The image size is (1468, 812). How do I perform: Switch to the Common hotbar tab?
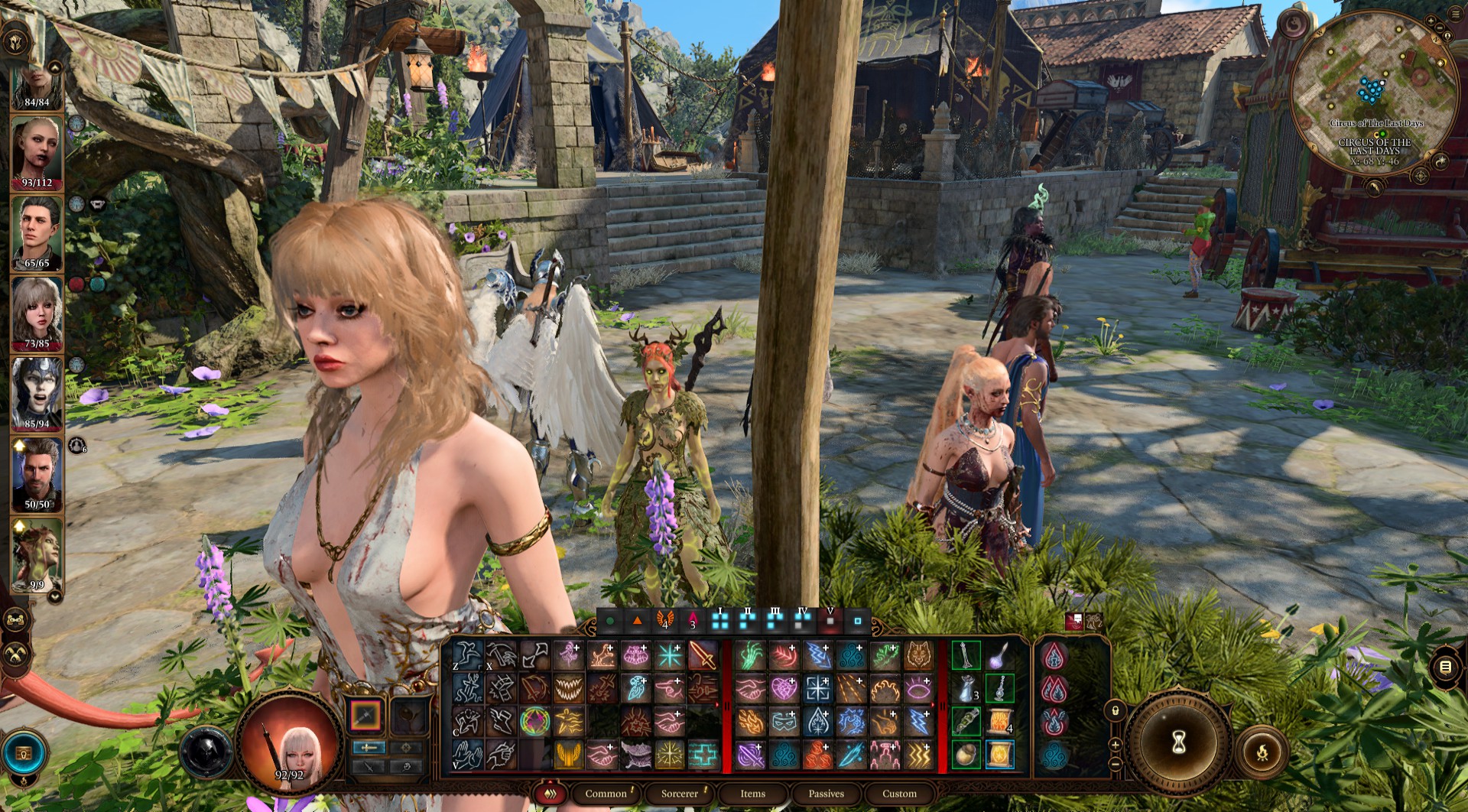pos(606,794)
